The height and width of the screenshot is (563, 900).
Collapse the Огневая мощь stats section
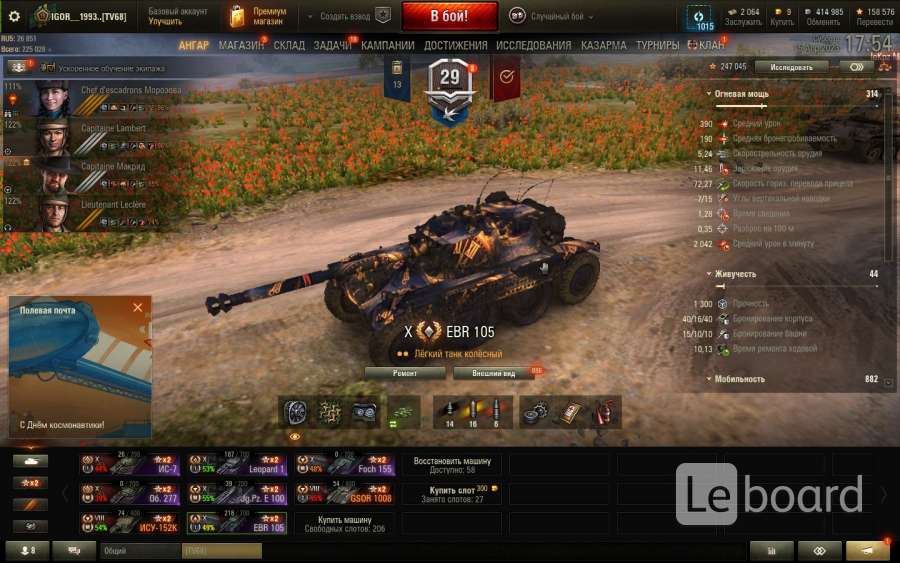point(709,94)
